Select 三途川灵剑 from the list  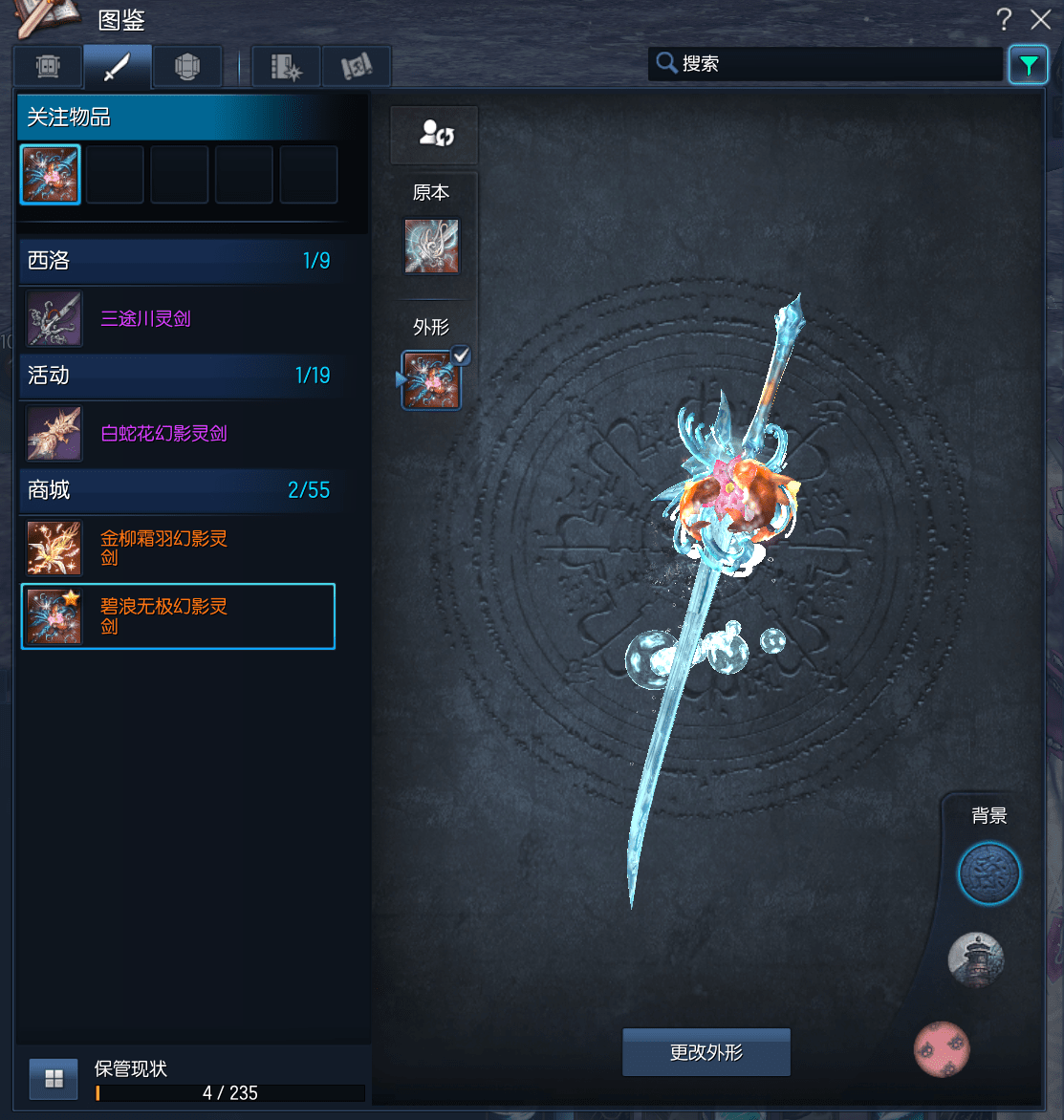coord(145,319)
